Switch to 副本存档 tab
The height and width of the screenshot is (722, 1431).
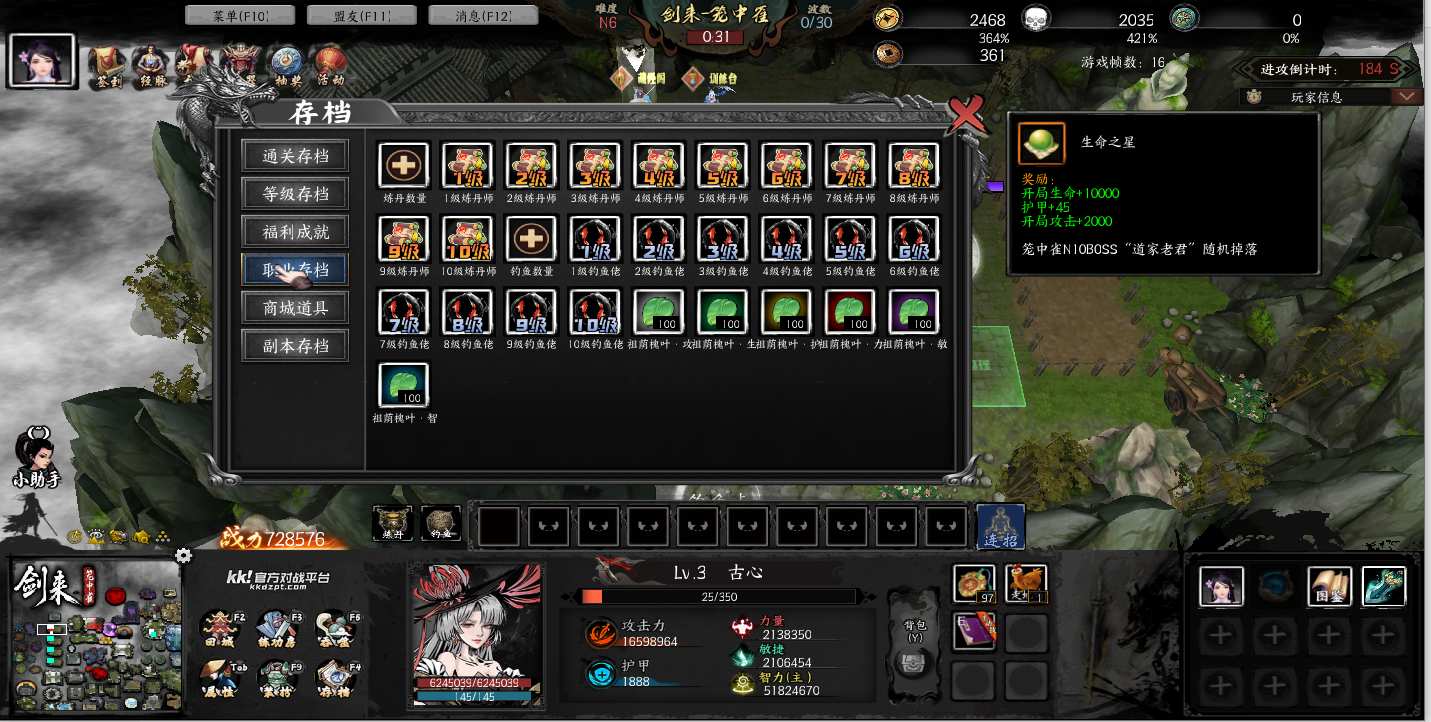[x=295, y=346]
